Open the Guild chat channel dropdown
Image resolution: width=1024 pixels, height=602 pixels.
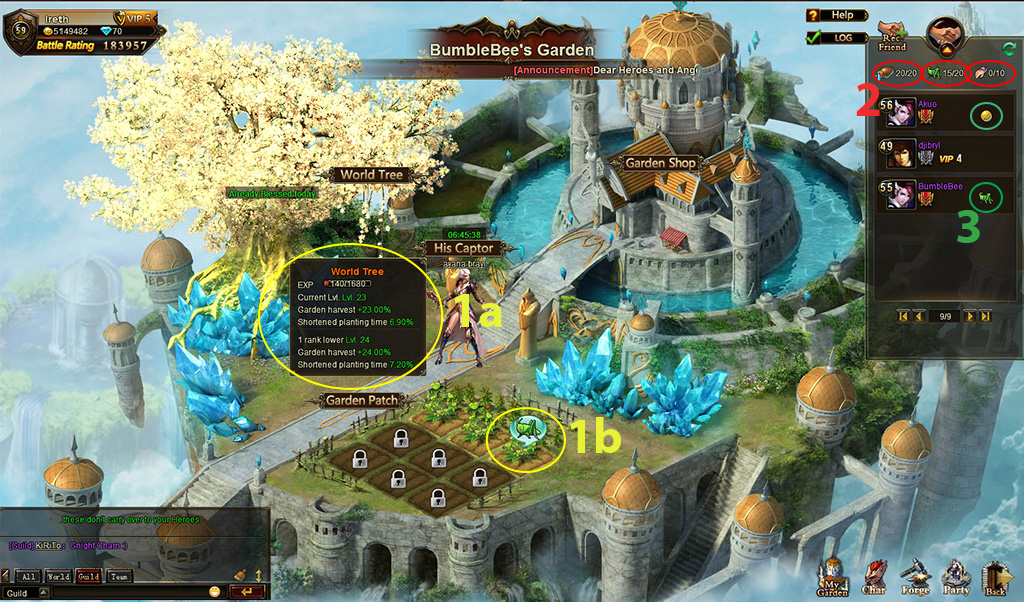43,593
